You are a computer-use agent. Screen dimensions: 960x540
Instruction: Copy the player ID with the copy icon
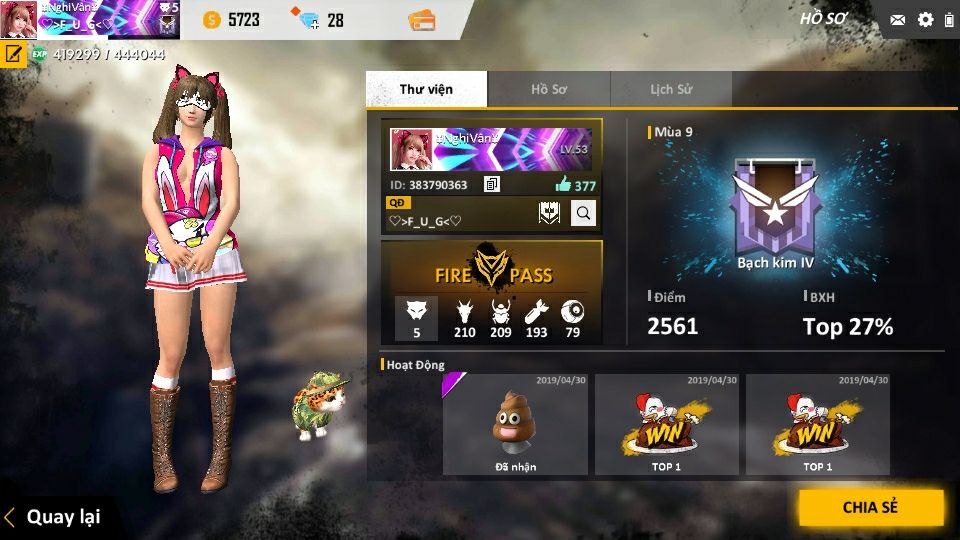point(491,185)
